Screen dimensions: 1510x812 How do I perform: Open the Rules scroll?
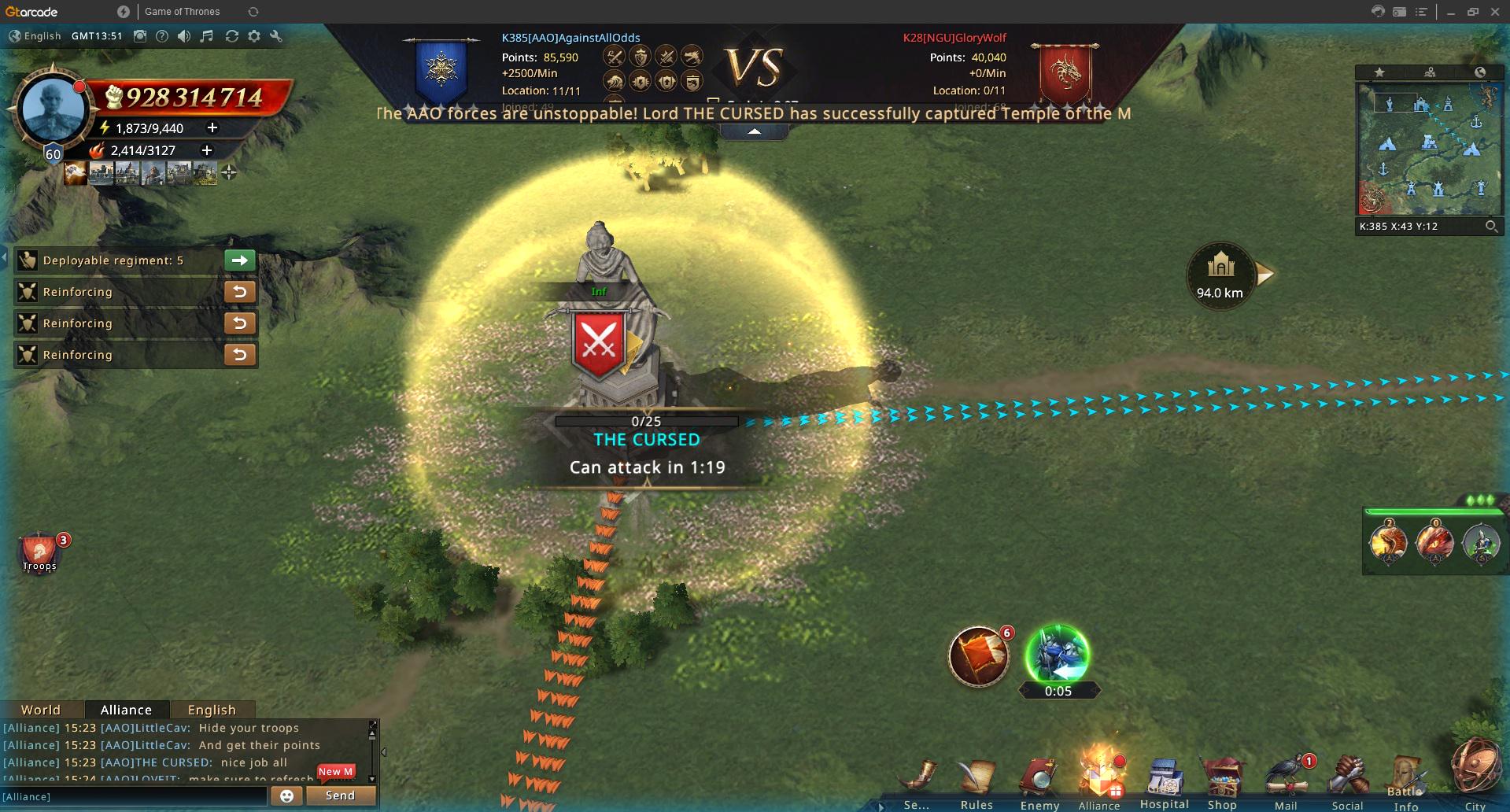[977, 781]
